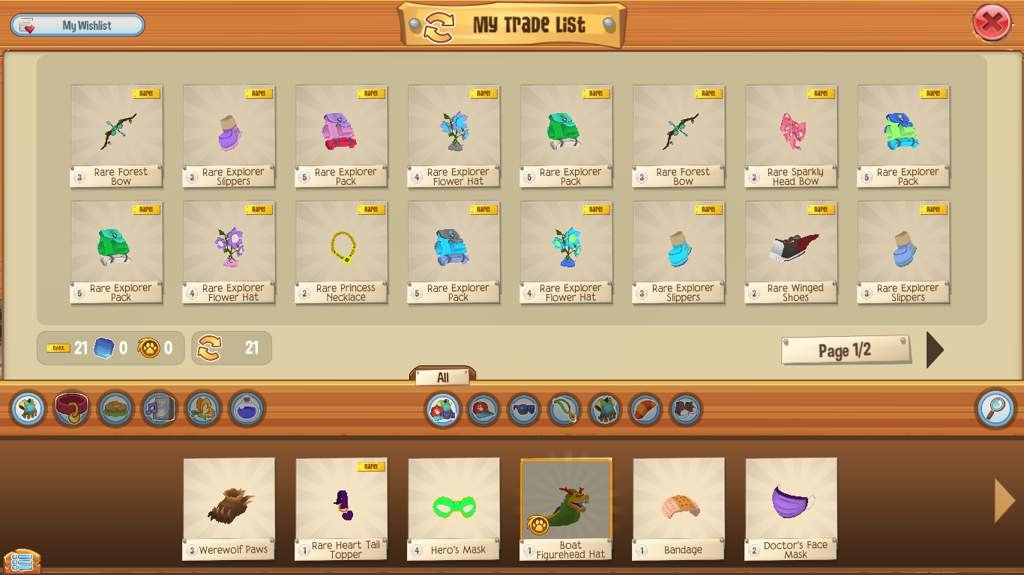The height and width of the screenshot is (575, 1024).
Task: Show the music category items
Action: pos(159,409)
